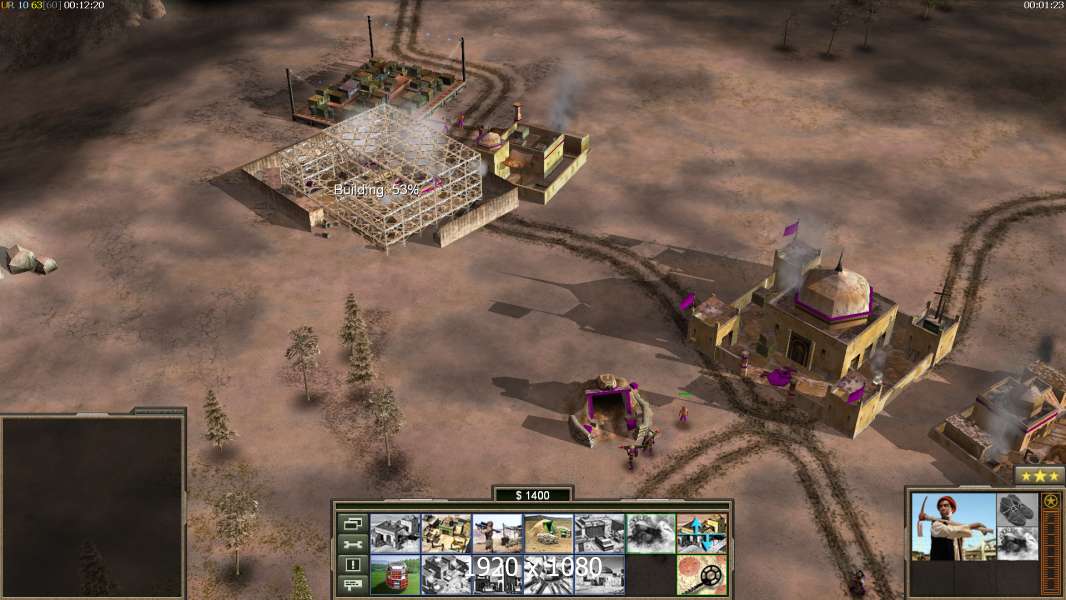The image size is (1066, 600).
Task: Select the wrench repair button
Action: (x=352, y=544)
